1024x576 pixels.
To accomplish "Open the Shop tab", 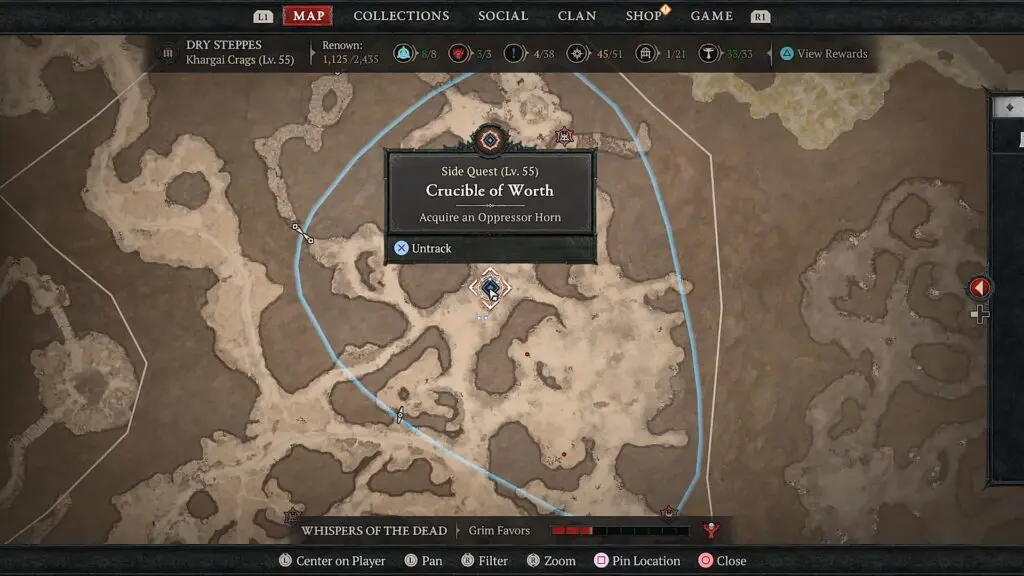I will coord(643,16).
